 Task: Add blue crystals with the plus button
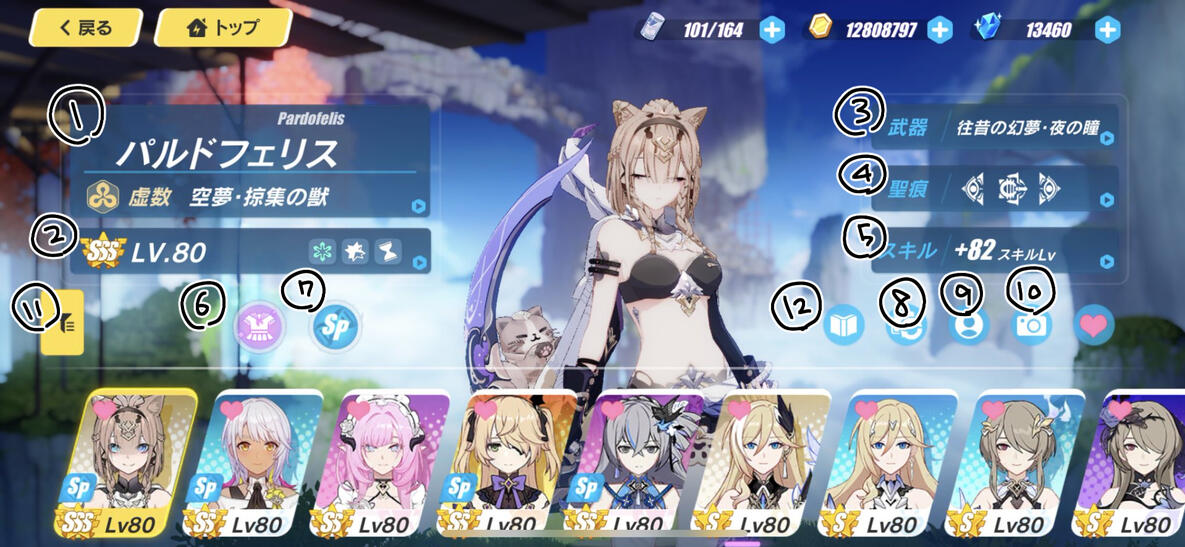(x=1107, y=30)
